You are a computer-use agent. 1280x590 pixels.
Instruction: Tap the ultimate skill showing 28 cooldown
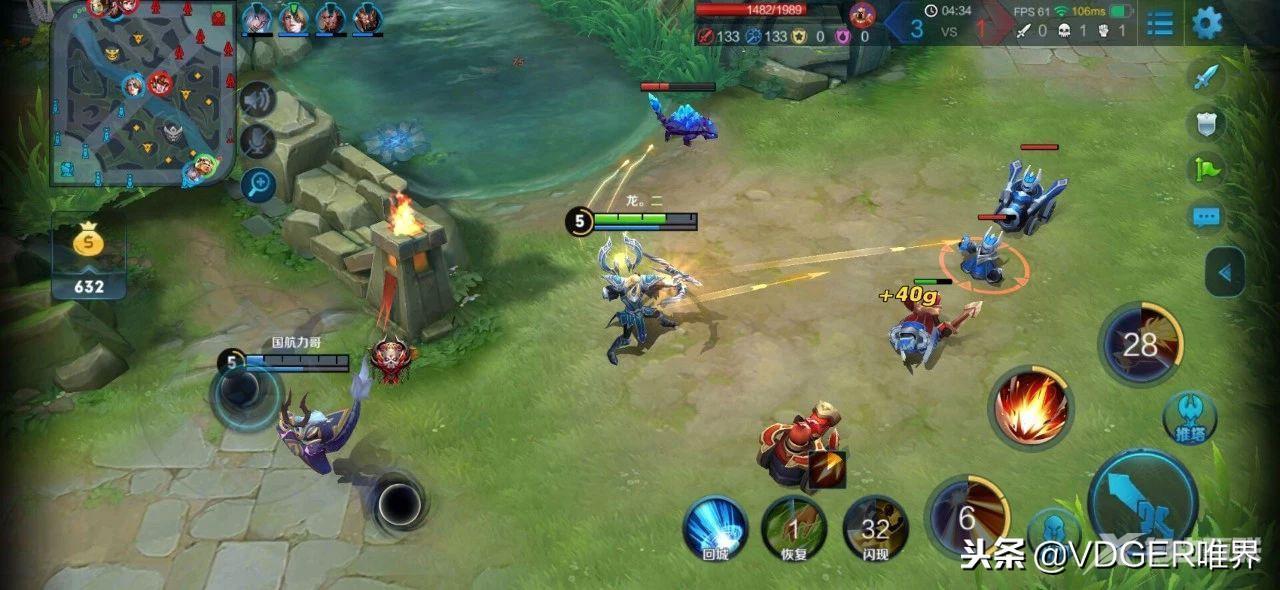1140,344
